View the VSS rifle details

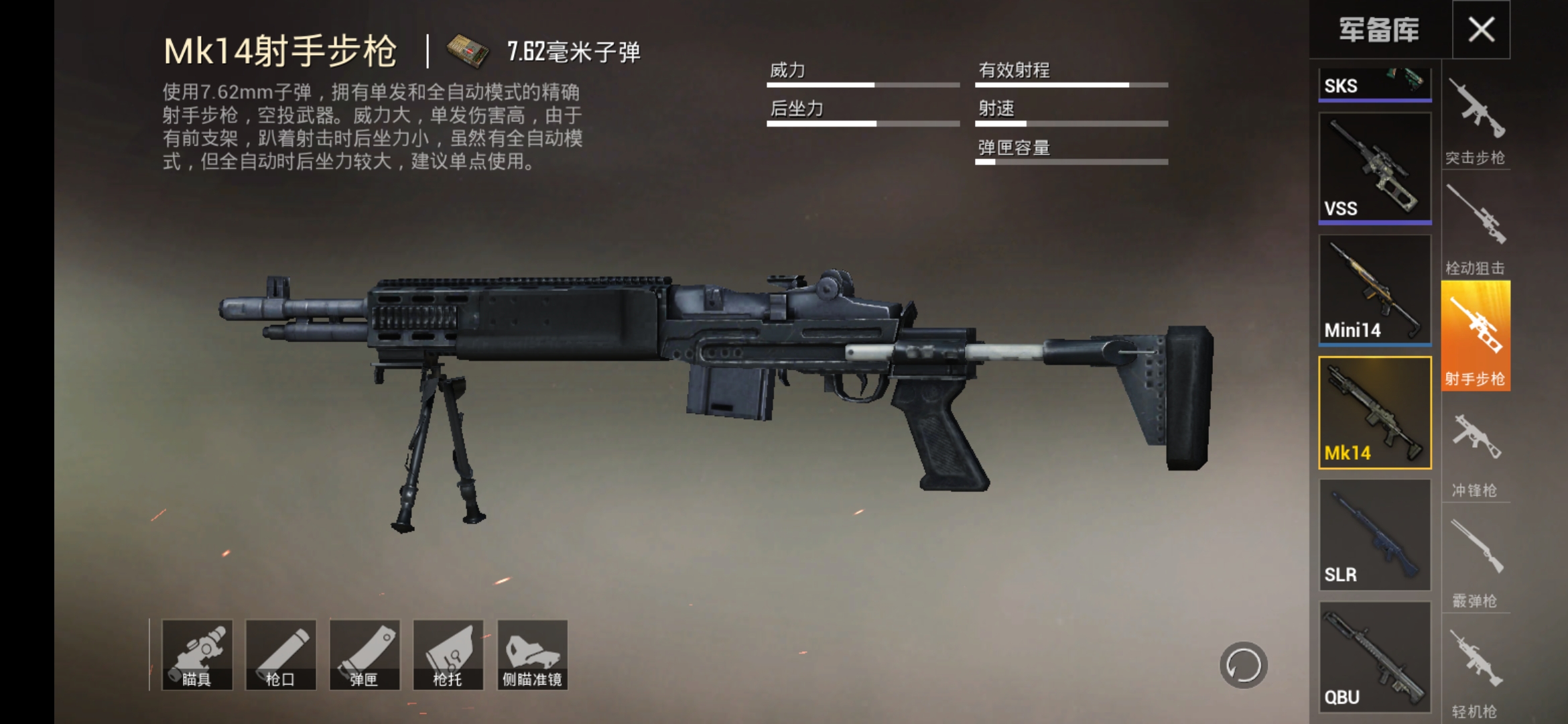(x=1374, y=168)
